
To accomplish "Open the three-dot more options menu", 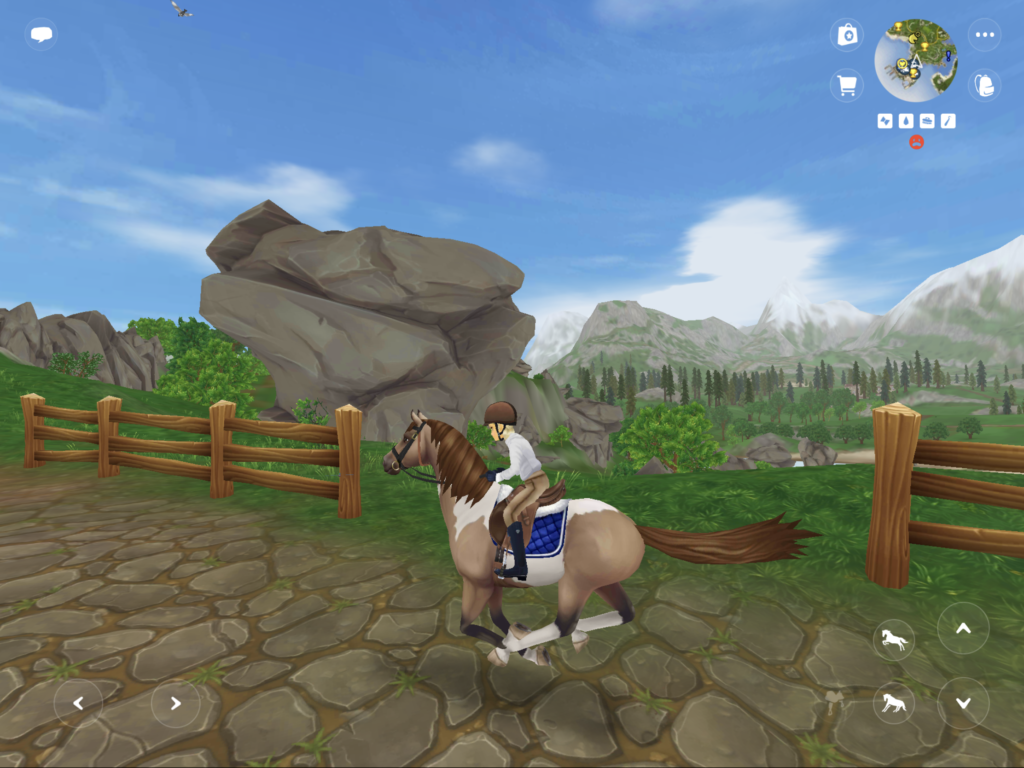I will (x=985, y=35).
